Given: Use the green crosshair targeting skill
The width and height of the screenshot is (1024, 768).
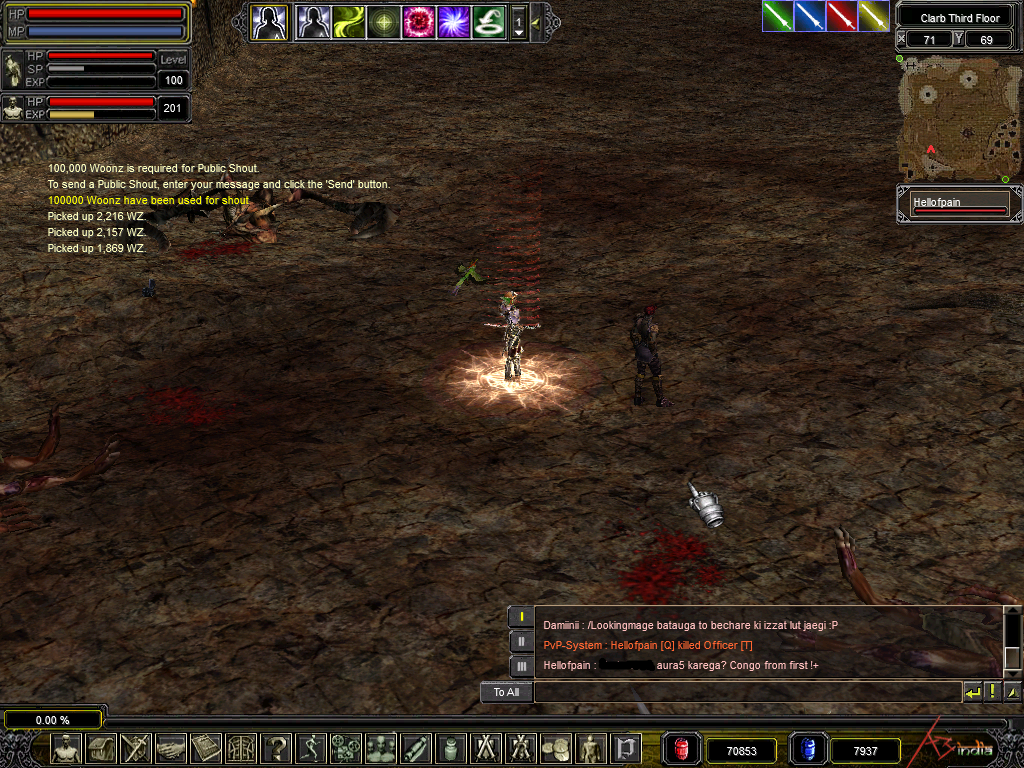Looking at the screenshot, I should click(x=383, y=22).
